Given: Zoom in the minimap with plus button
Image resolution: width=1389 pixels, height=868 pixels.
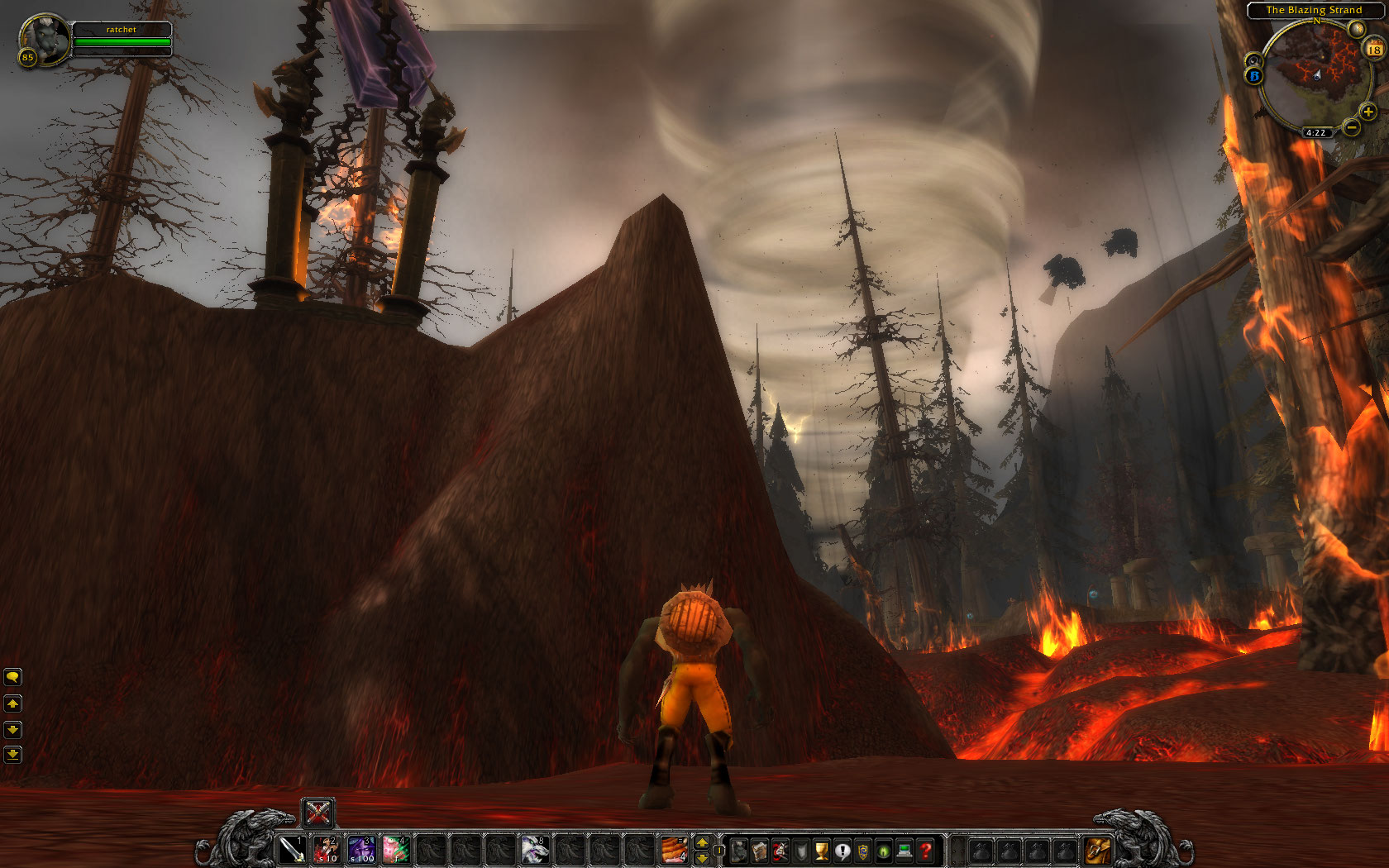Looking at the screenshot, I should pyautogui.click(x=1368, y=112).
